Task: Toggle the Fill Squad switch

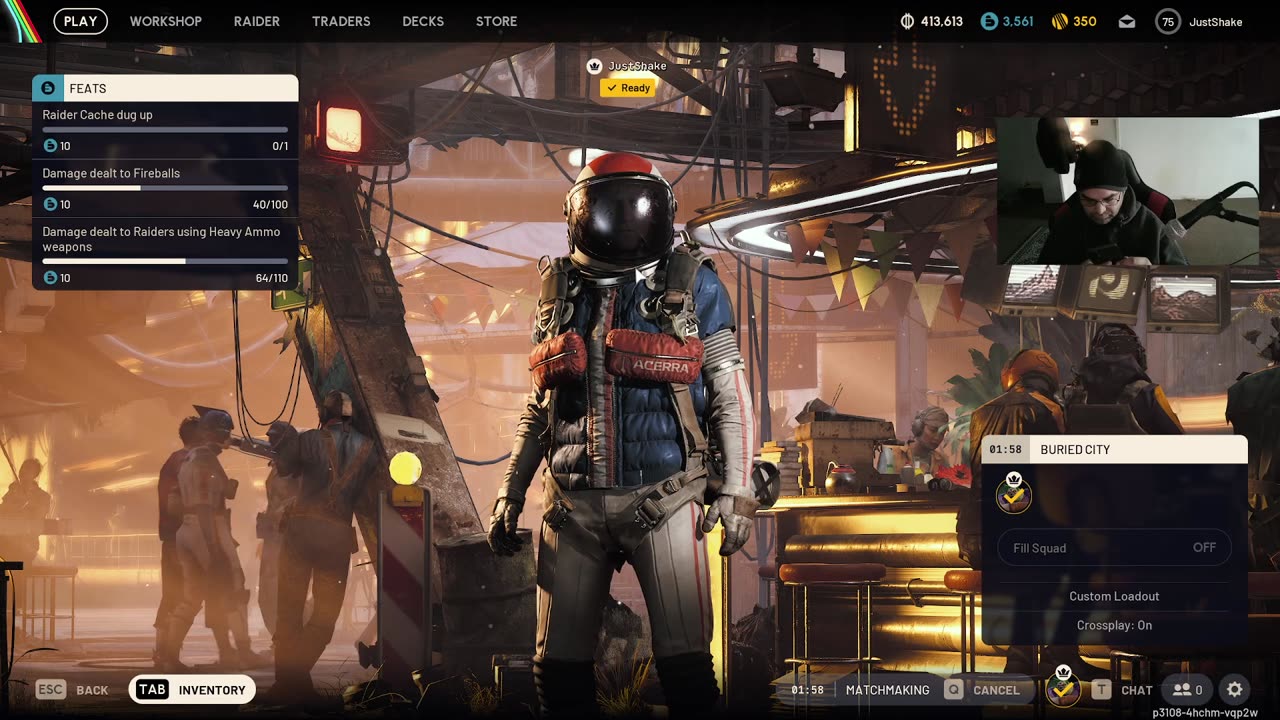Action: [x=1114, y=548]
